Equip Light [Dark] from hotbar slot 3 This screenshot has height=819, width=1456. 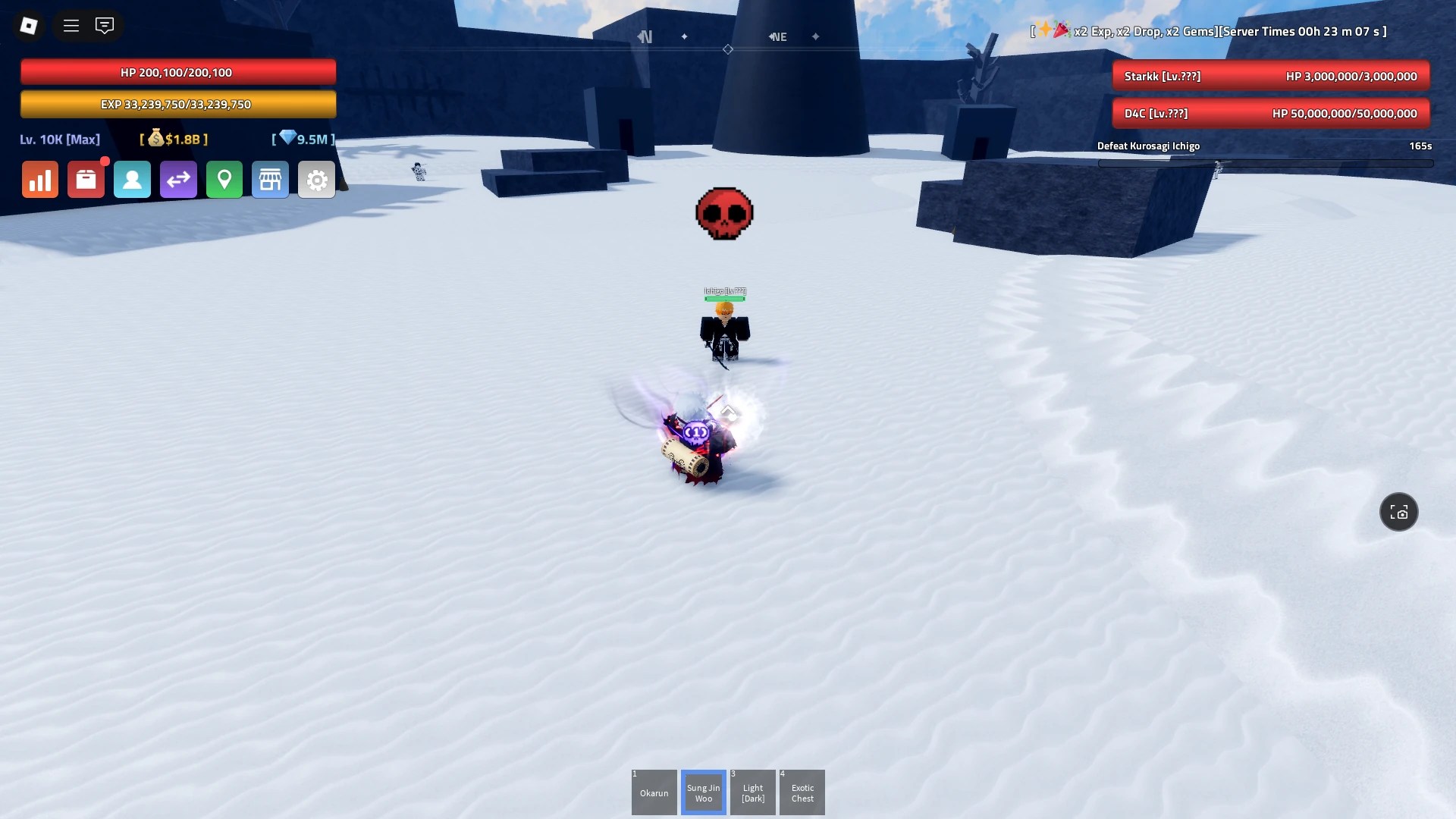click(753, 792)
